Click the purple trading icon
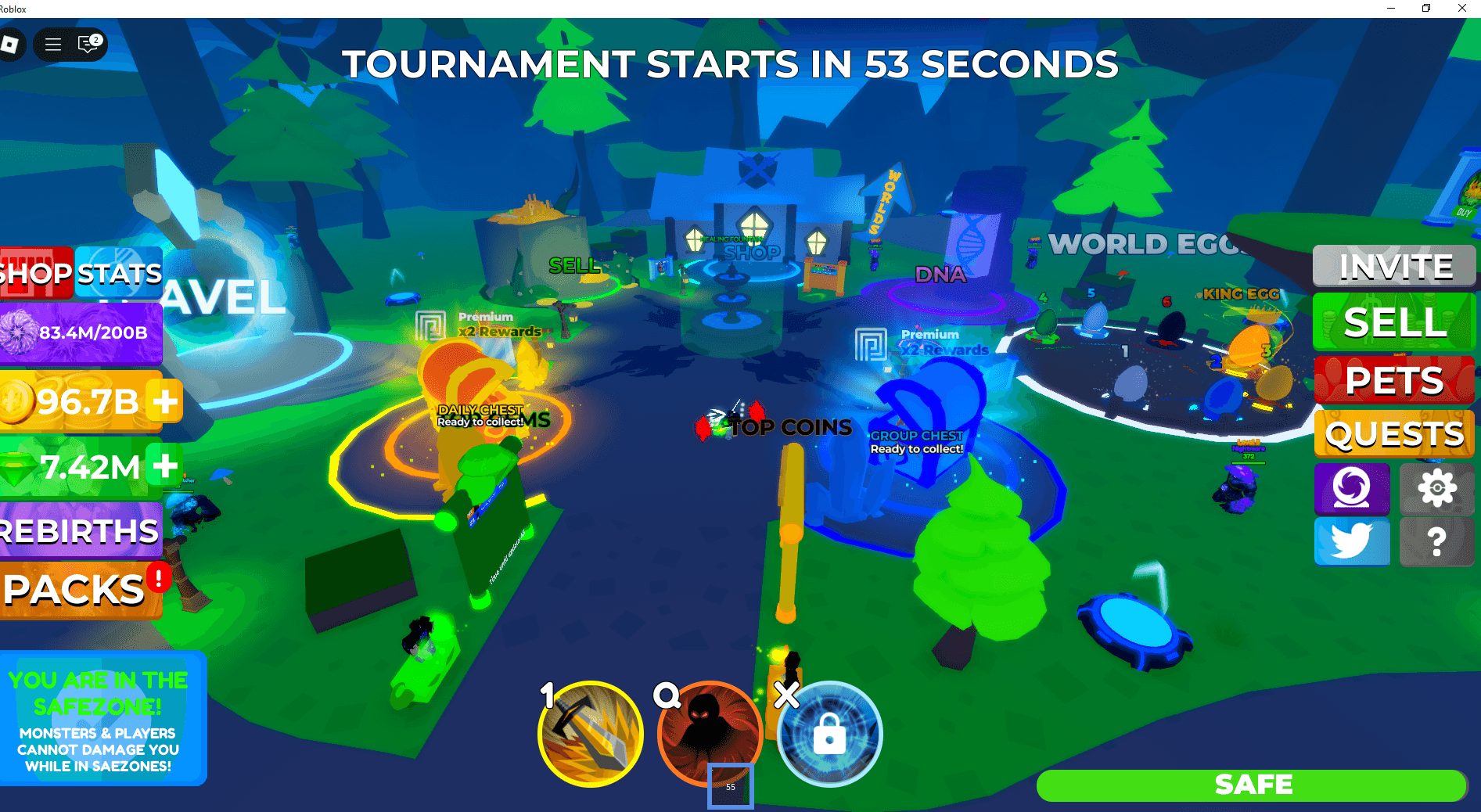This screenshot has height=812, width=1481. (x=1352, y=489)
